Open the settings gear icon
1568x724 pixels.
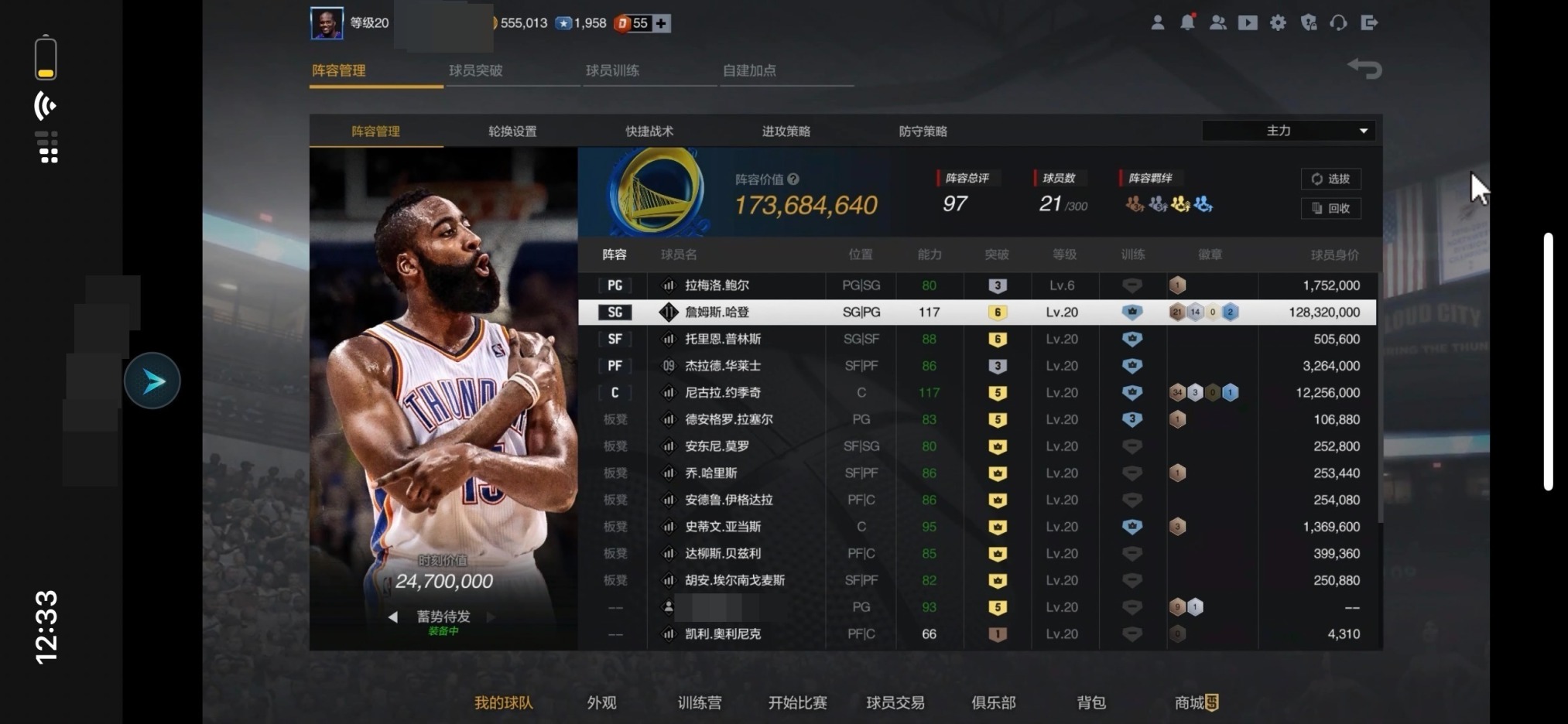coord(1278,23)
